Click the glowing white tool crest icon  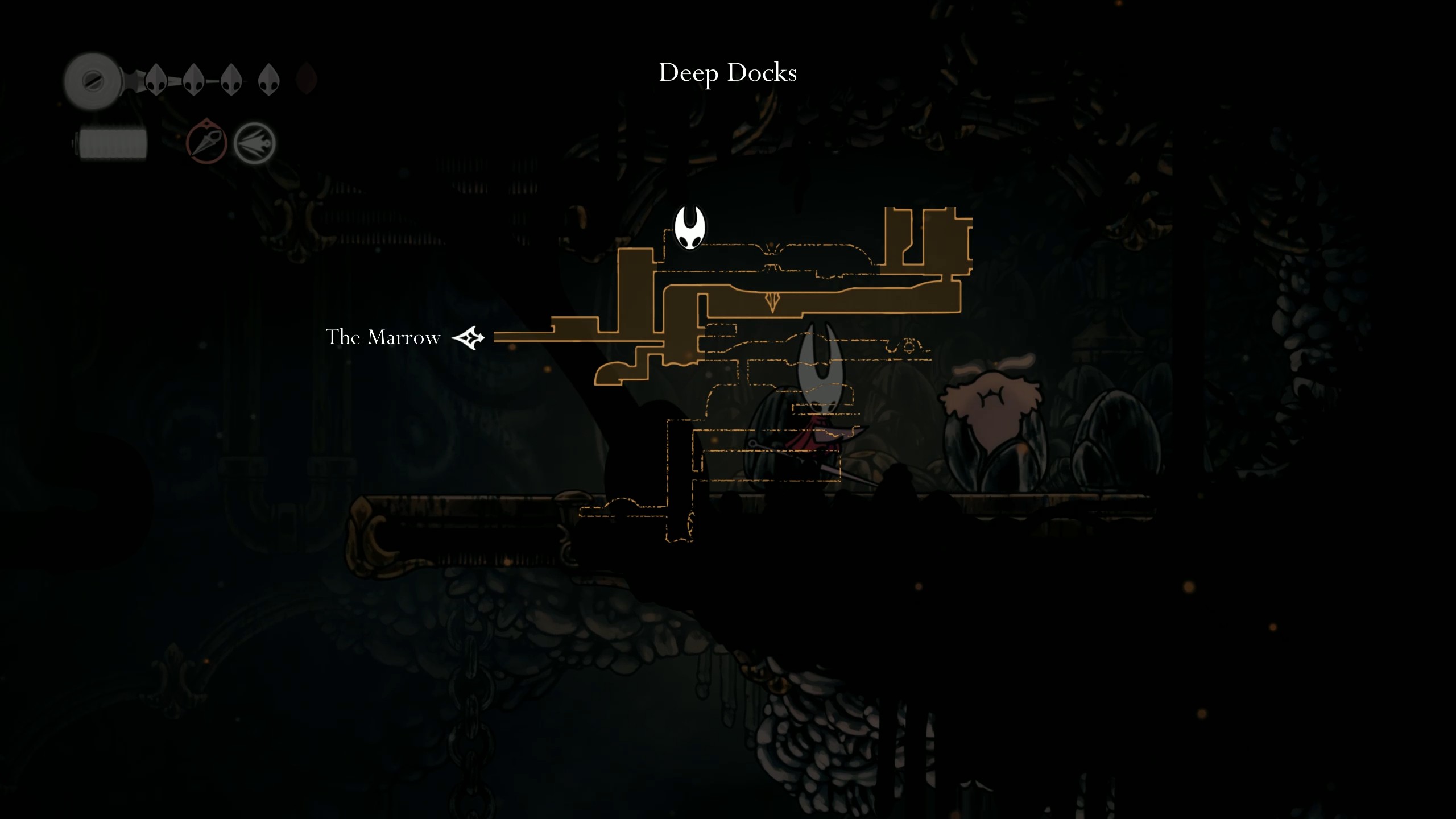click(x=253, y=142)
